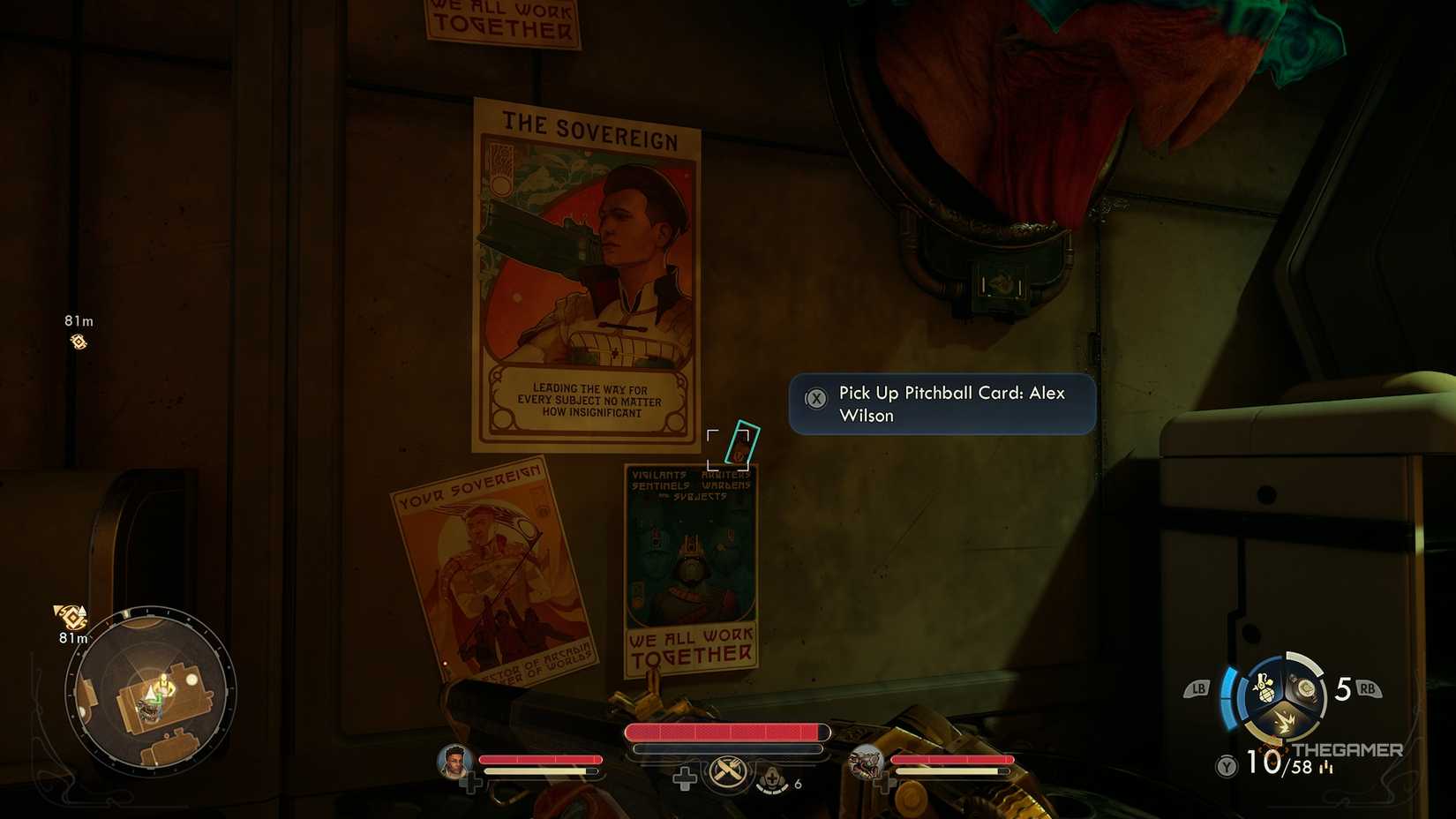Screen dimensions: 1456x819
Task: Click the d-pad cross next to the left companion bar
Action: pyautogui.click(x=475, y=780)
